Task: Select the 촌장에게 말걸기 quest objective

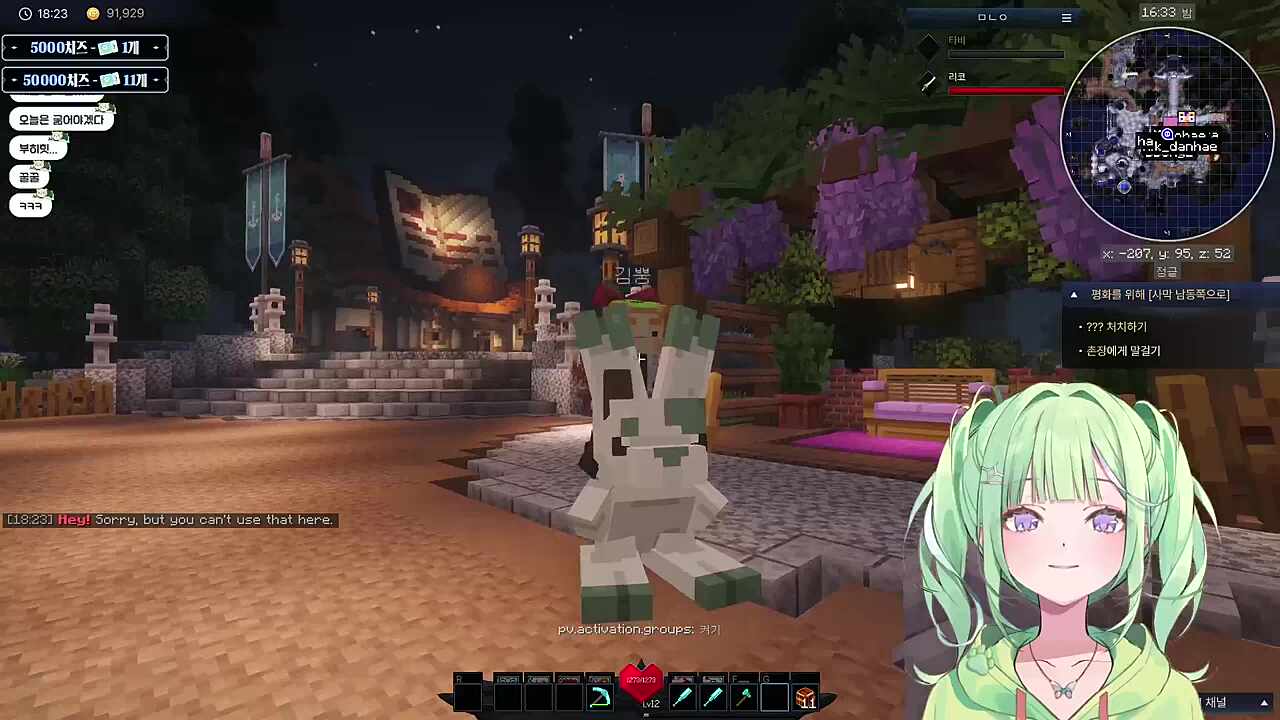Action: coord(1123,351)
